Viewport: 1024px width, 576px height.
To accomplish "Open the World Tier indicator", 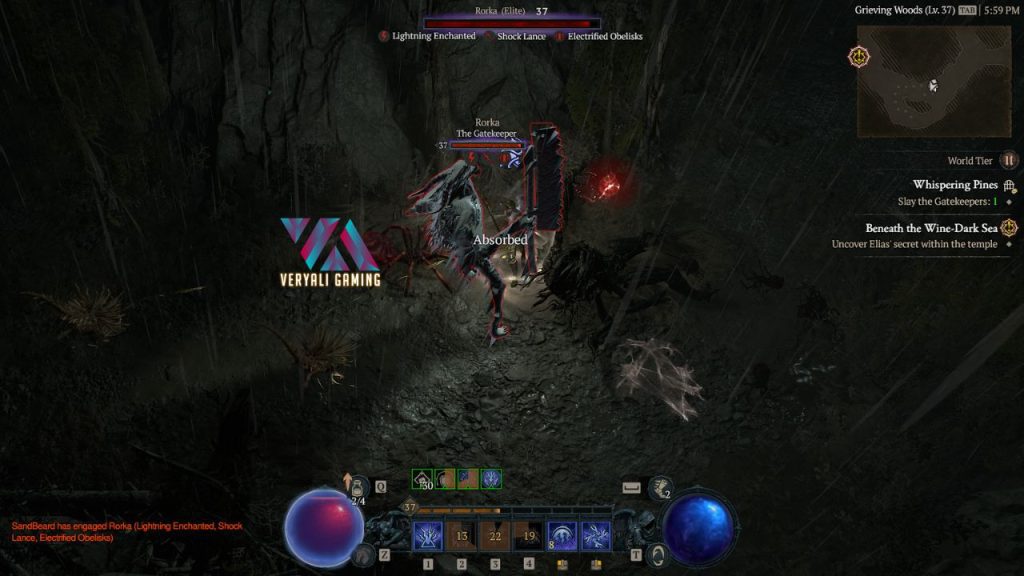I will 1009,160.
